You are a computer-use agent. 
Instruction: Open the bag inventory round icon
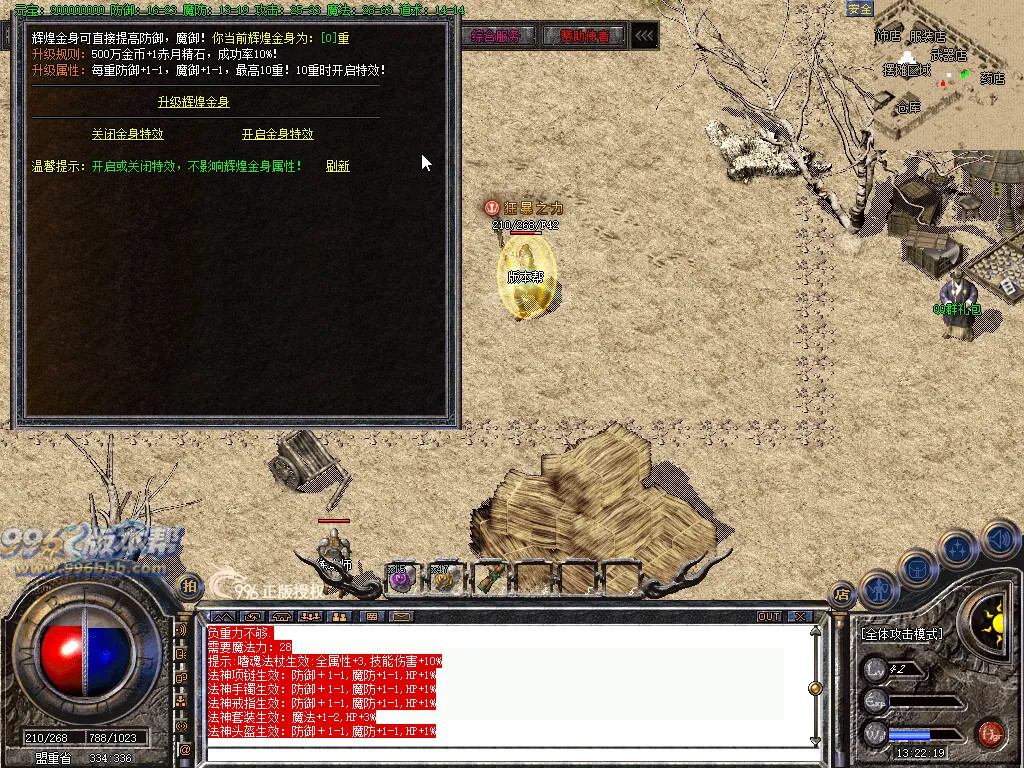tap(917, 568)
